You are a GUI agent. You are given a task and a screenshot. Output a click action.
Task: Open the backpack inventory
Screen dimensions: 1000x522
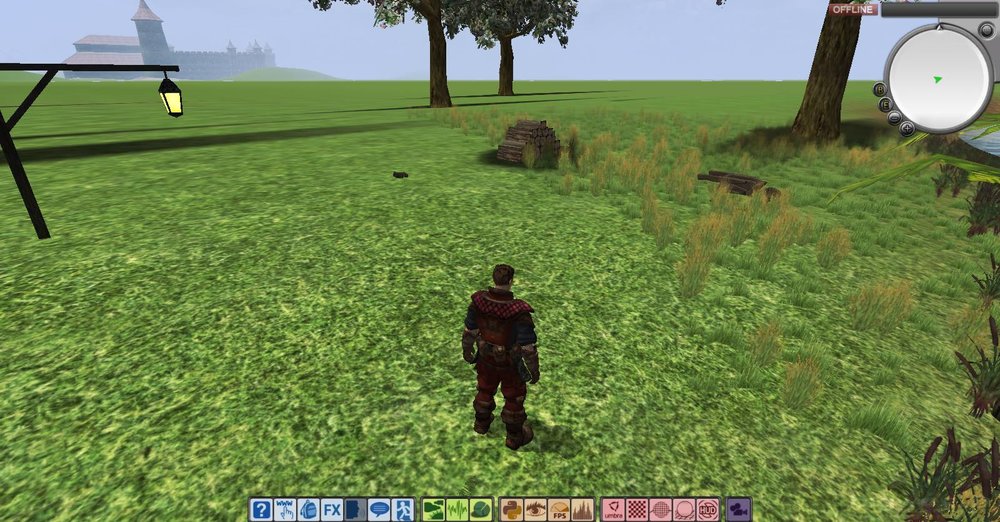coord(308,510)
